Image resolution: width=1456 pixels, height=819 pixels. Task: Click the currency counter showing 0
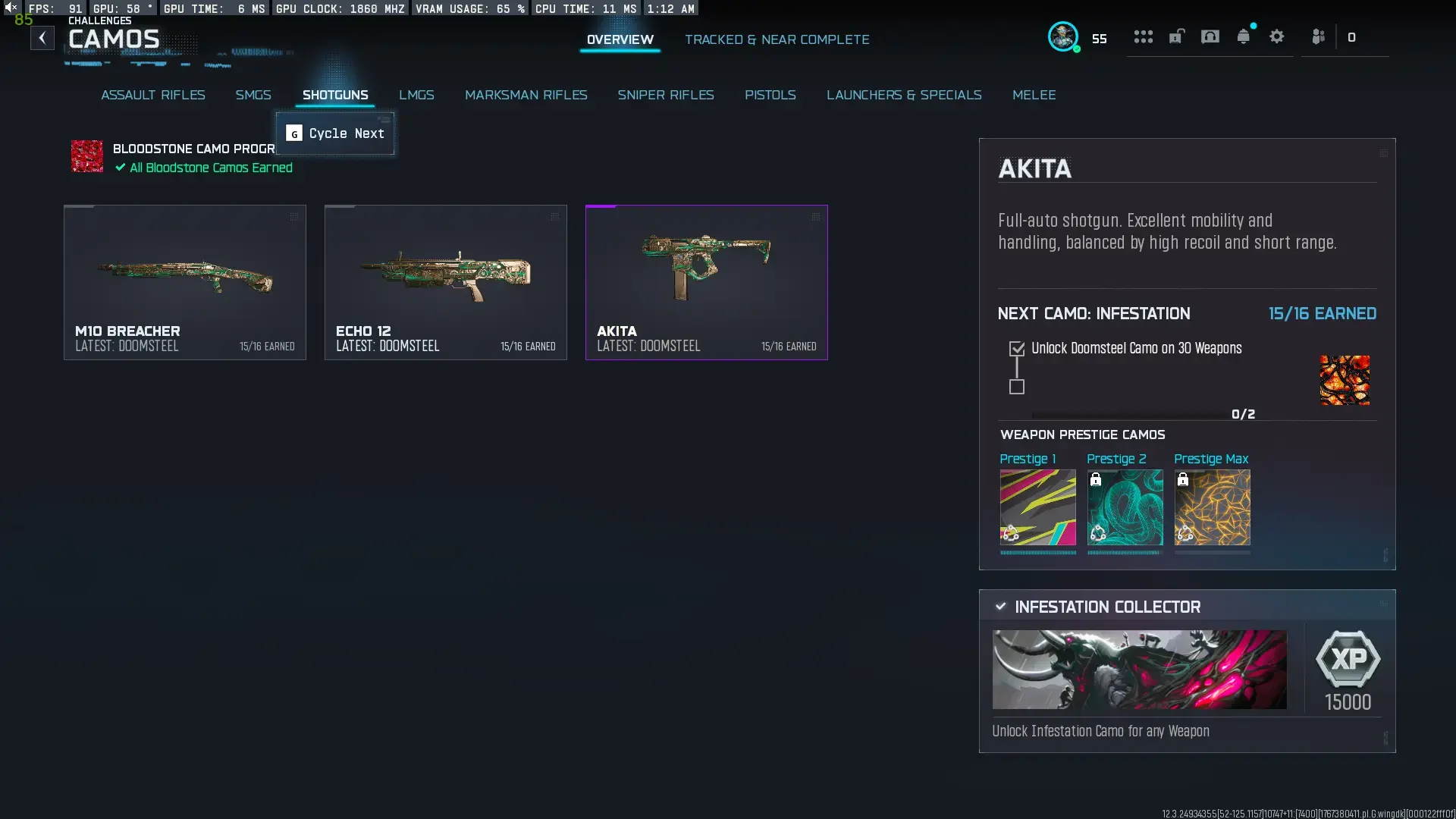(1352, 37)
